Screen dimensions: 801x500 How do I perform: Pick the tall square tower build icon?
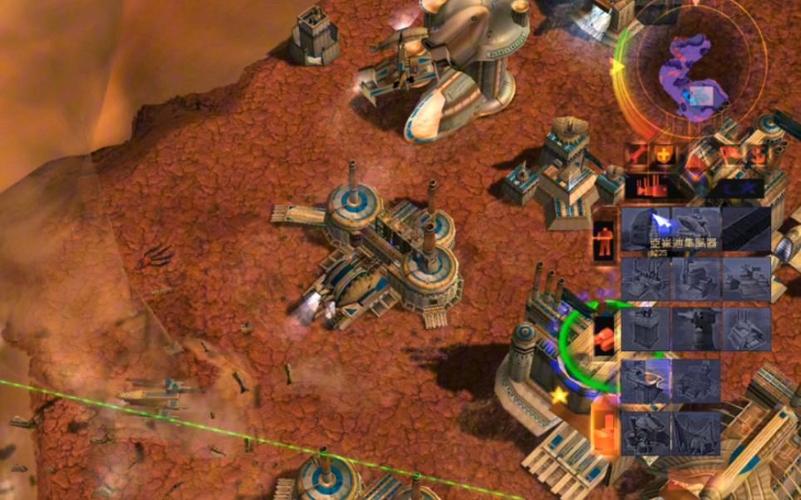pyautogui.click(x=645, y=326)
